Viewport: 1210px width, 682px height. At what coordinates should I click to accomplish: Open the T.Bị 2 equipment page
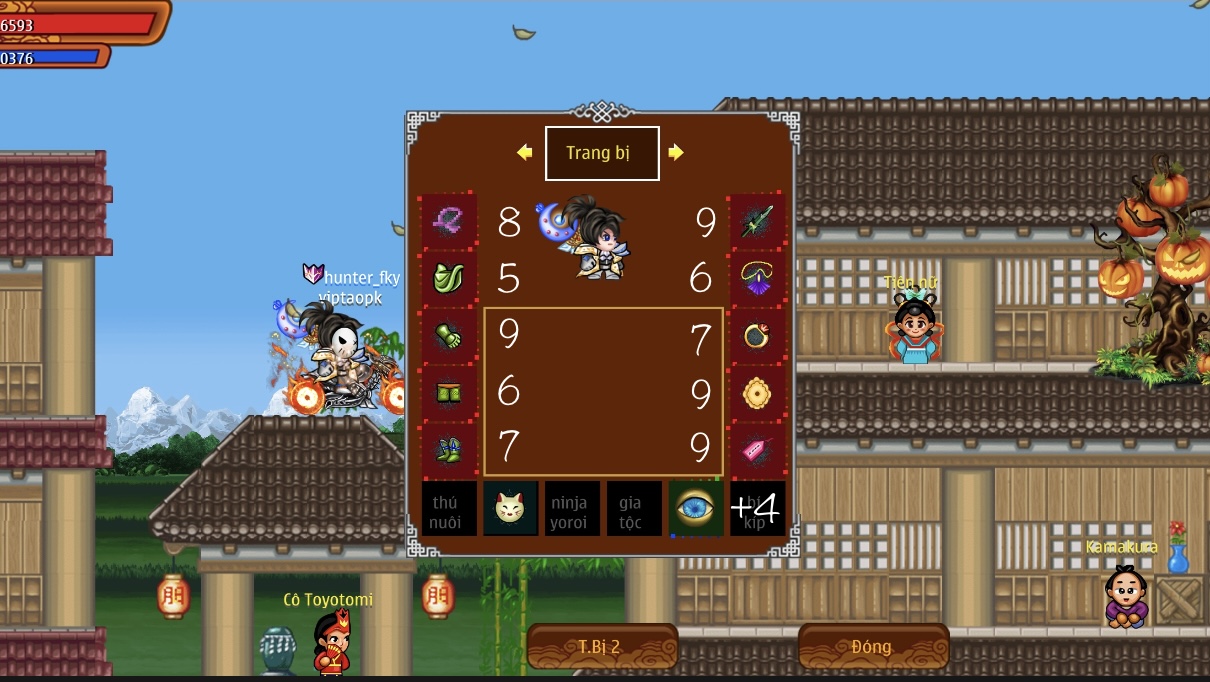click(x=601, y=647)
